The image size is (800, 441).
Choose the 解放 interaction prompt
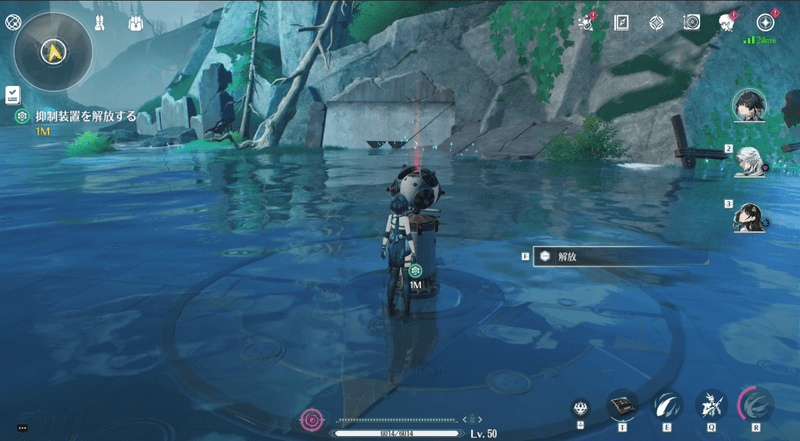[620, 257]
